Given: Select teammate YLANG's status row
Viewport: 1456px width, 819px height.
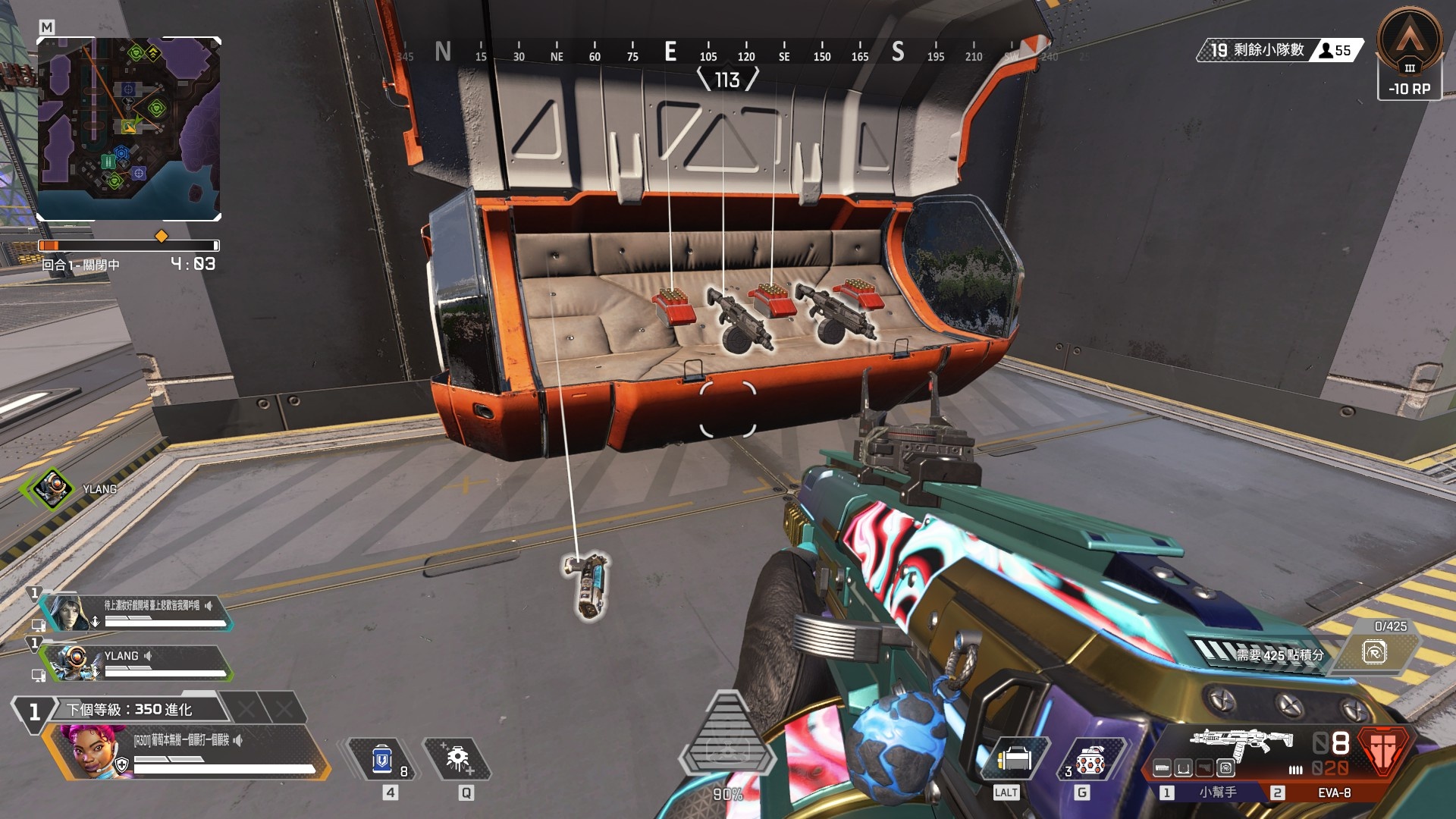Looking at the screenshot, I should [x=136, y=662].
